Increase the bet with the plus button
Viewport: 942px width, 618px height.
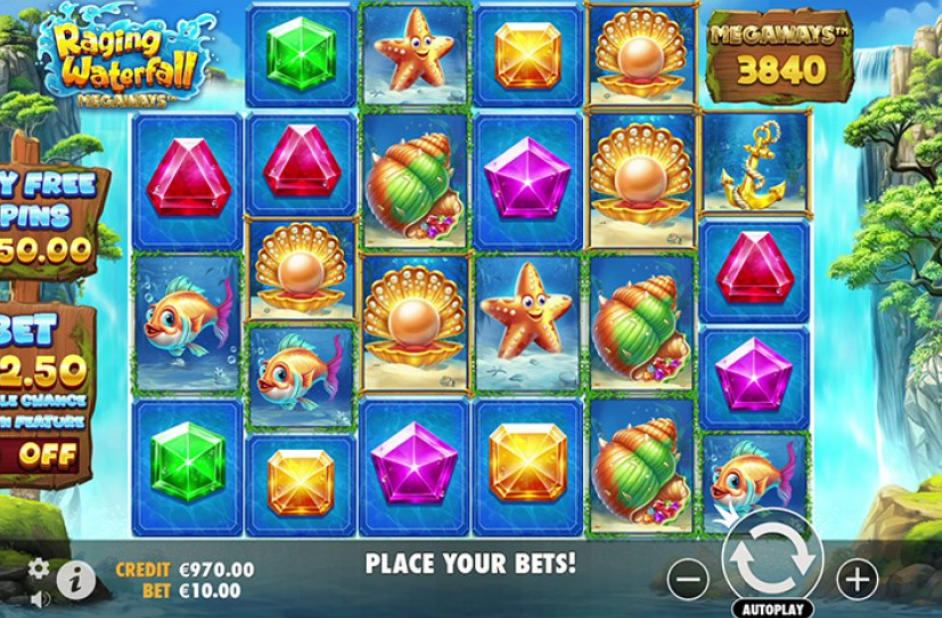[x=857, y=579]
